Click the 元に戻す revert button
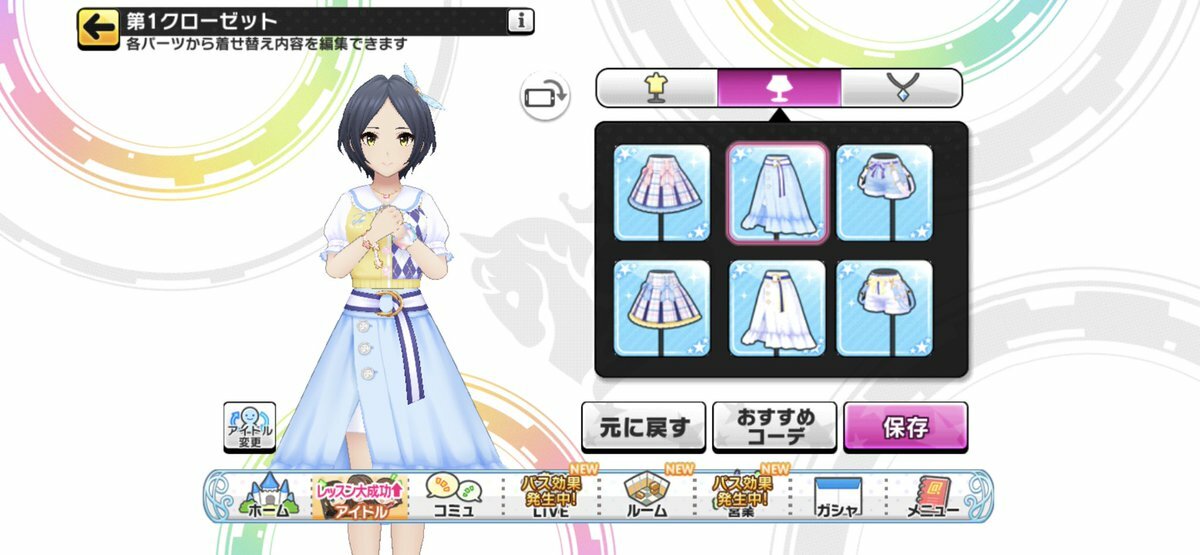The width and height of the screenshot is (1200, 555). pyautogui.click(x=643, y=428)
